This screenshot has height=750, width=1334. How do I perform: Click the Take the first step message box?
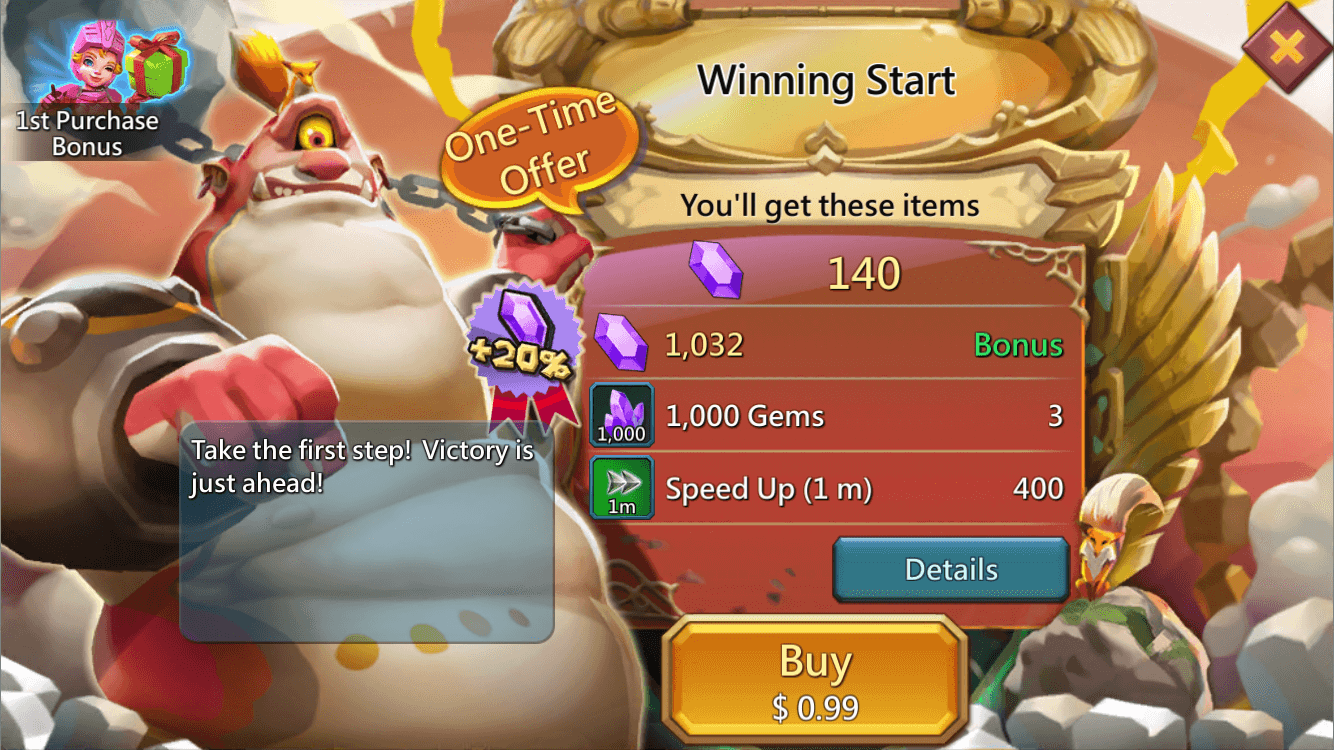pos(370,530)
